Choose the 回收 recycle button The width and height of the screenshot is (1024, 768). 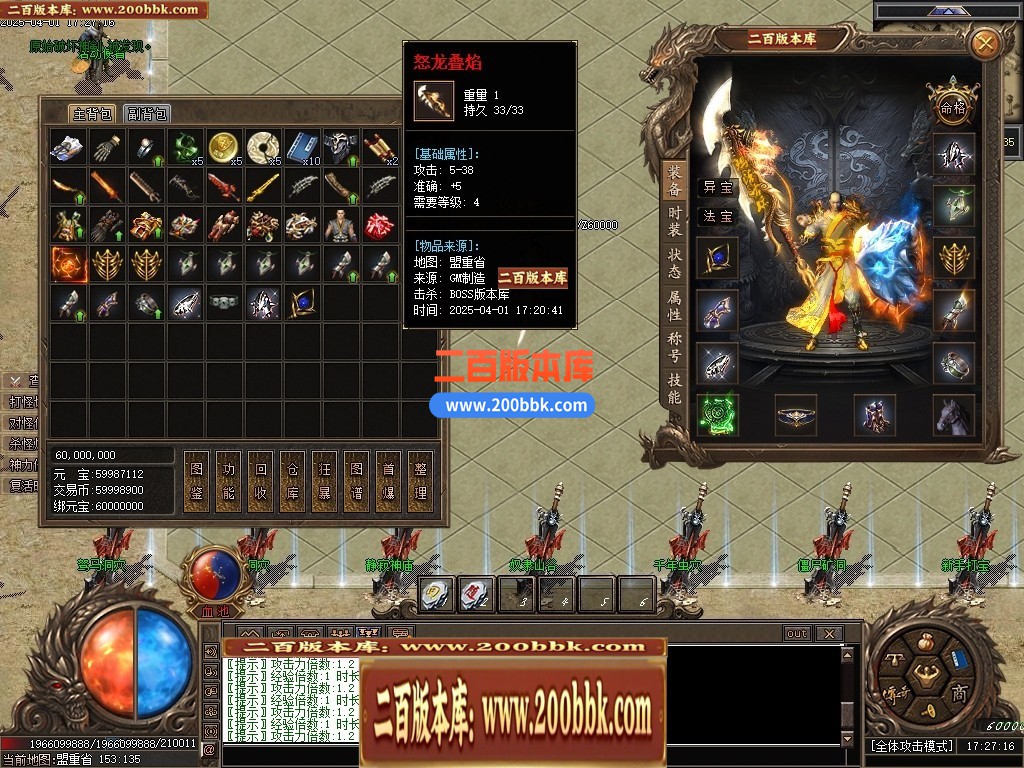point(260,480)
